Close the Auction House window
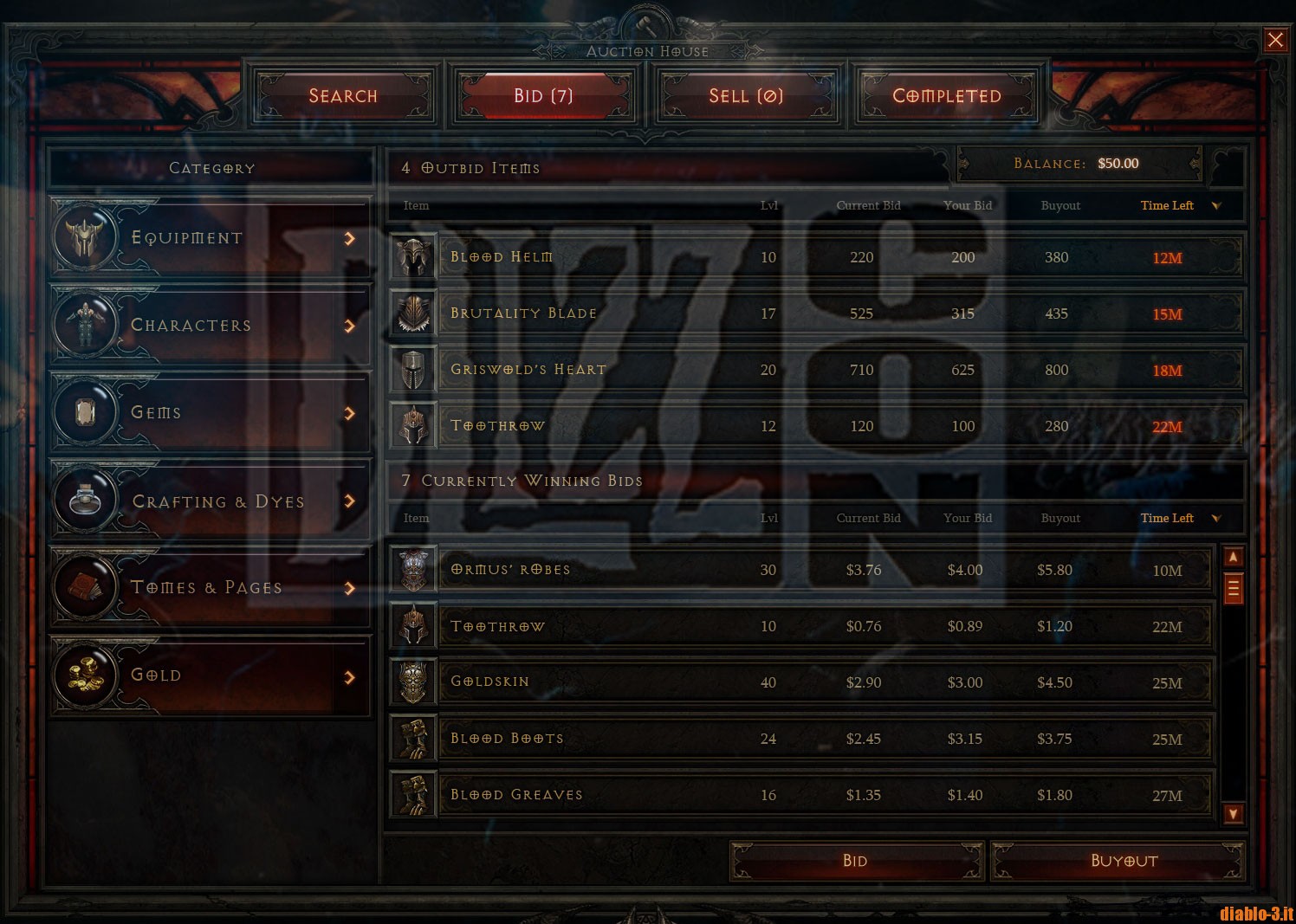 (x=1275, y=41)
